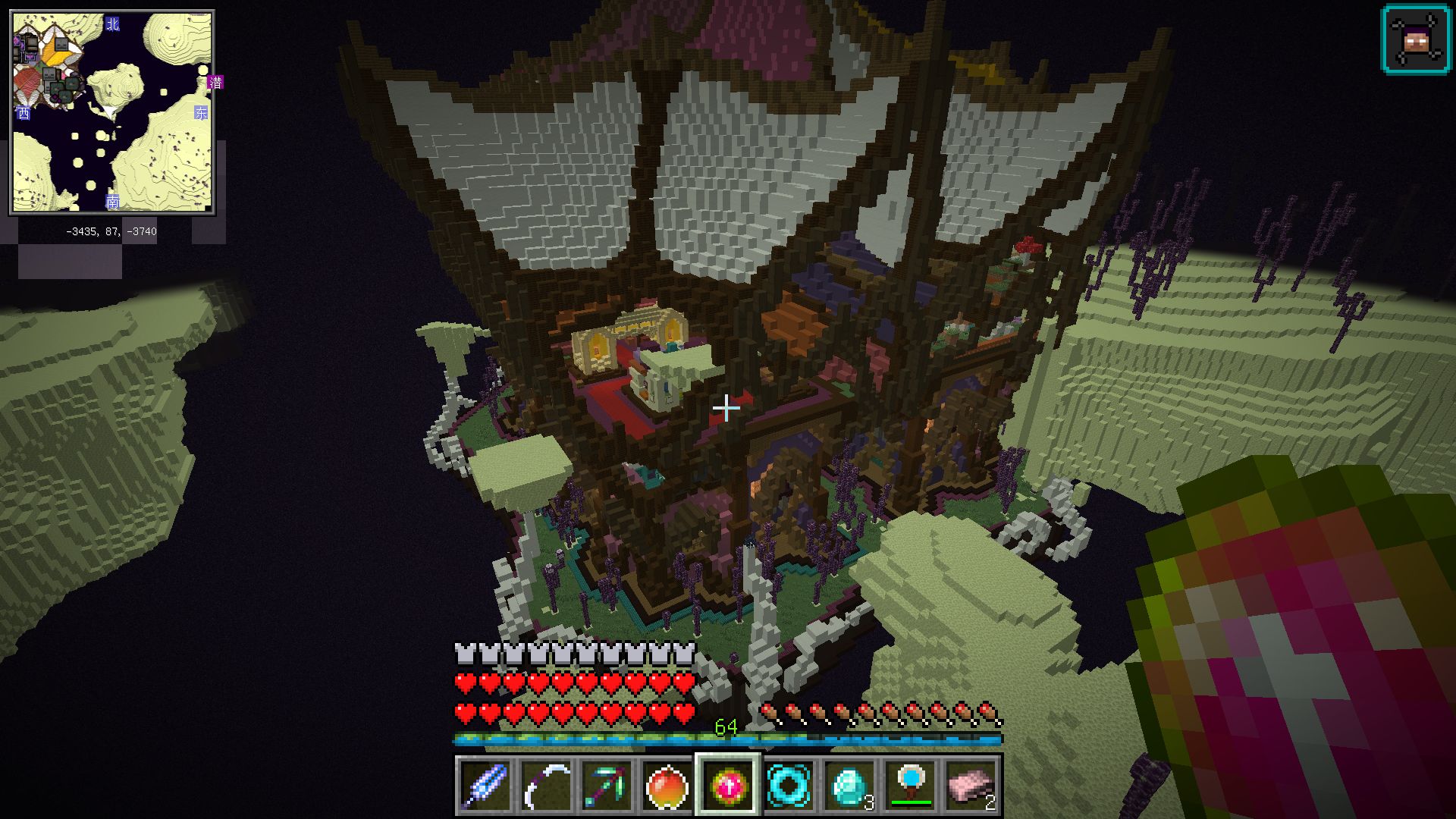Select the diamond stack slot
1456x819 pixels.
tap(849, 786)
